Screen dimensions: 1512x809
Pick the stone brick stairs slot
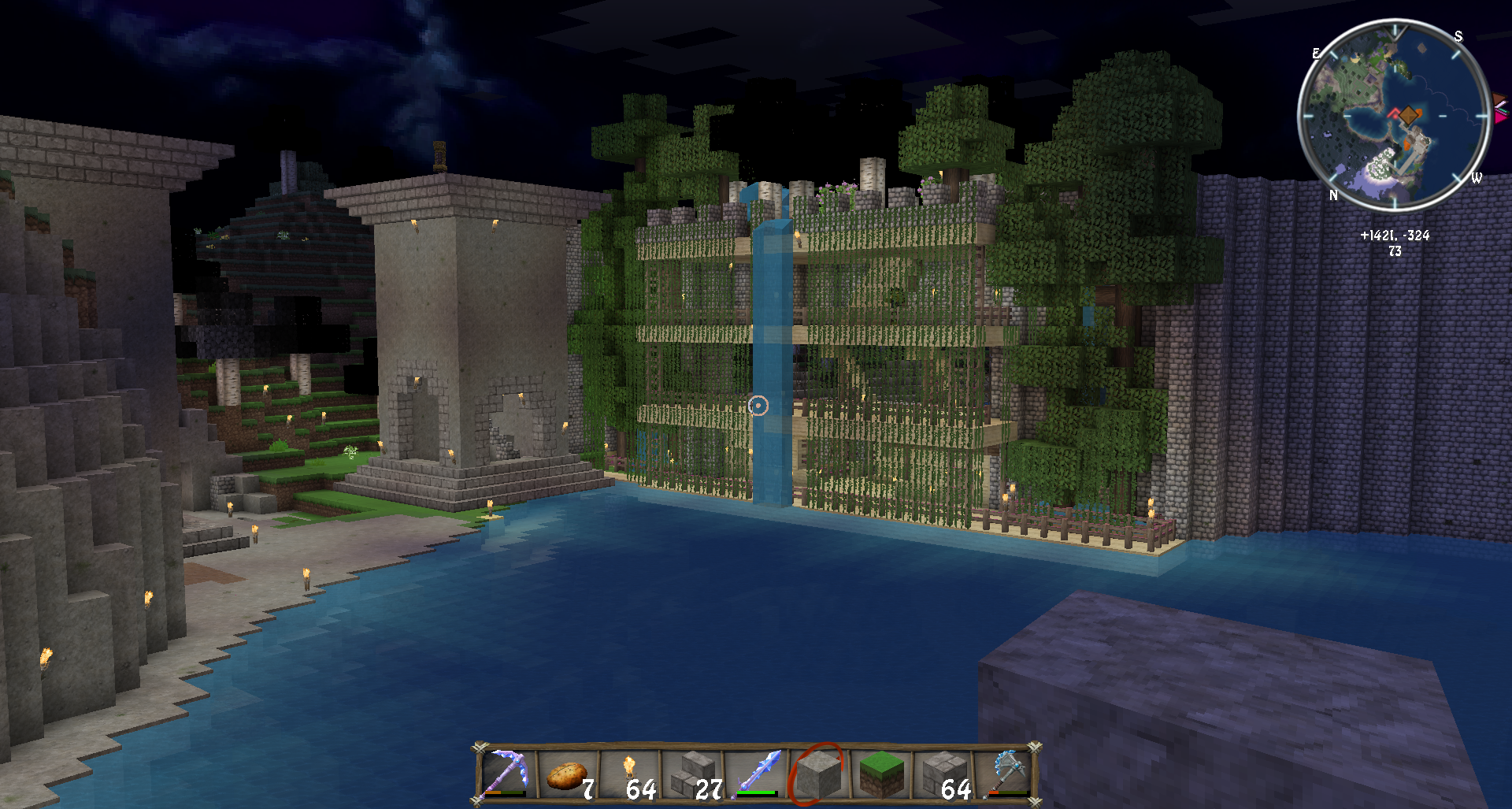[x=693, y=774]
